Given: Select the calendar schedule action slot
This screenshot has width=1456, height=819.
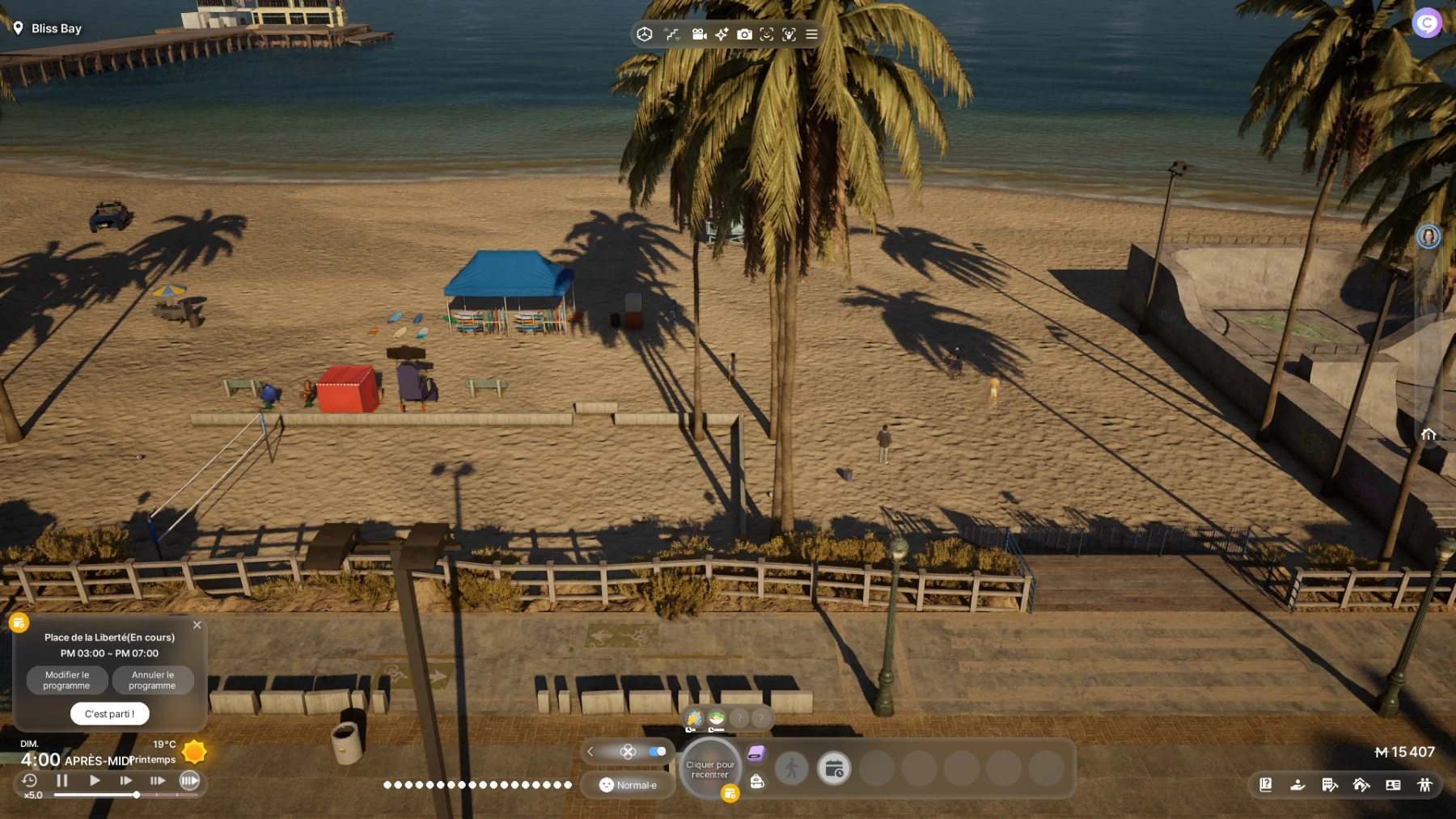Looking at the screenshot, I should (x=834, y=768).
